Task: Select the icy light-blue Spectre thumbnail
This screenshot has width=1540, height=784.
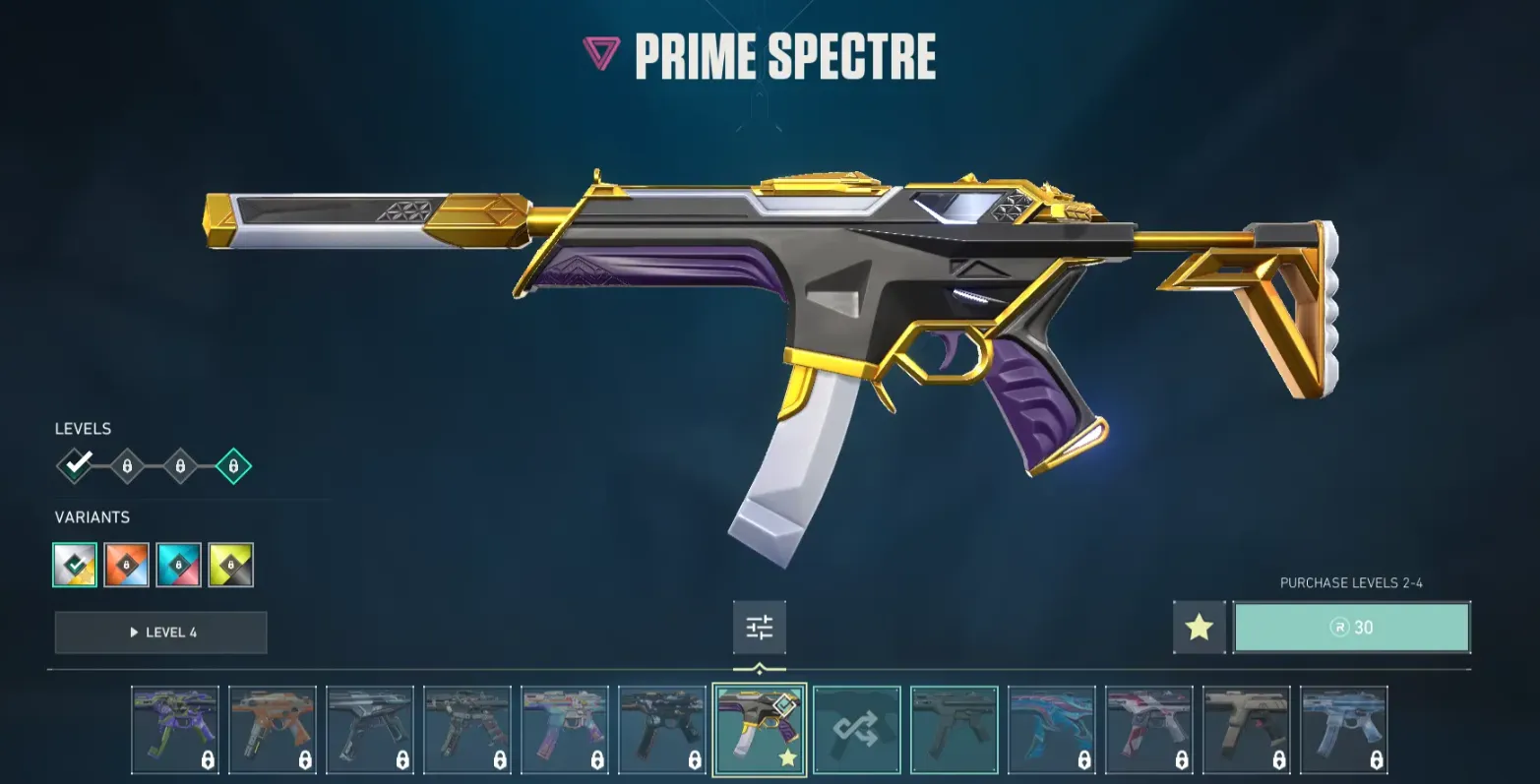Action: click(x=1343, y=729)
